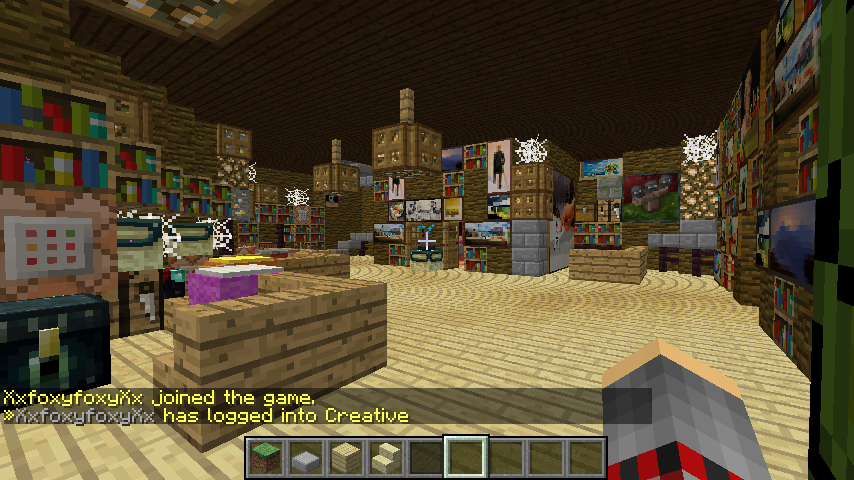Image resolution: width=854 pixels, height=480 pixels.
Task: Select the grass block hotbar slot
Action: tap(266, 457)
